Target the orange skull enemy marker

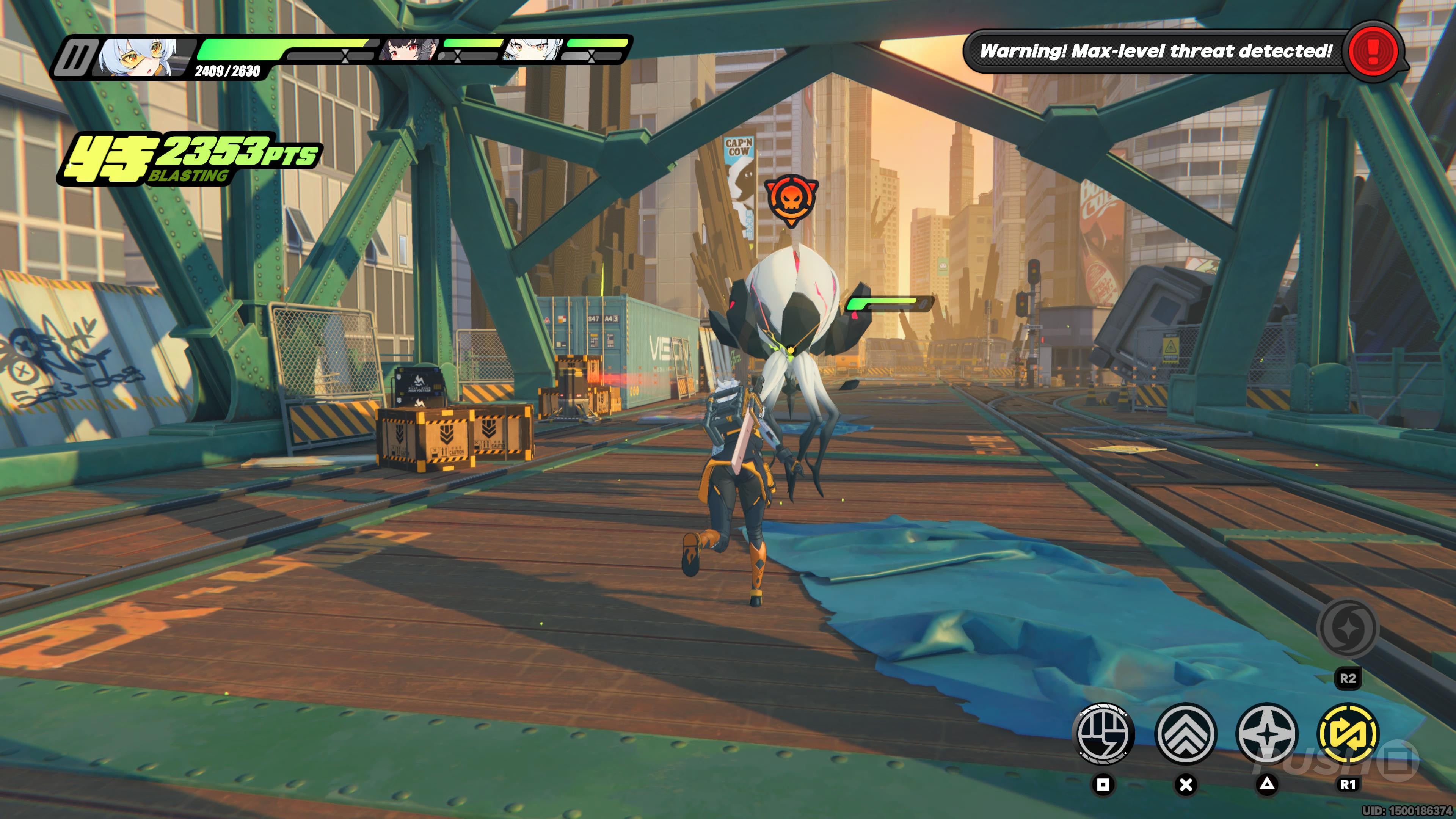[791, 198]
